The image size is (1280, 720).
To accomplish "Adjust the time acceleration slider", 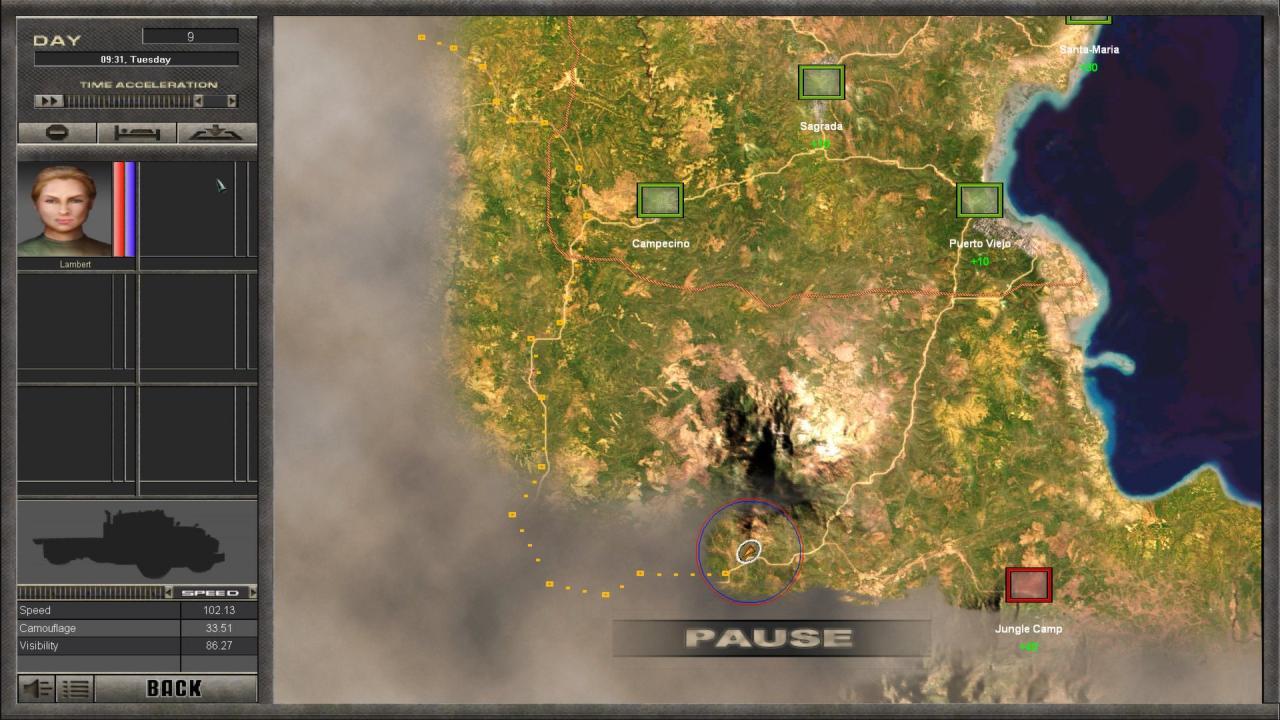I will [130, 100].
